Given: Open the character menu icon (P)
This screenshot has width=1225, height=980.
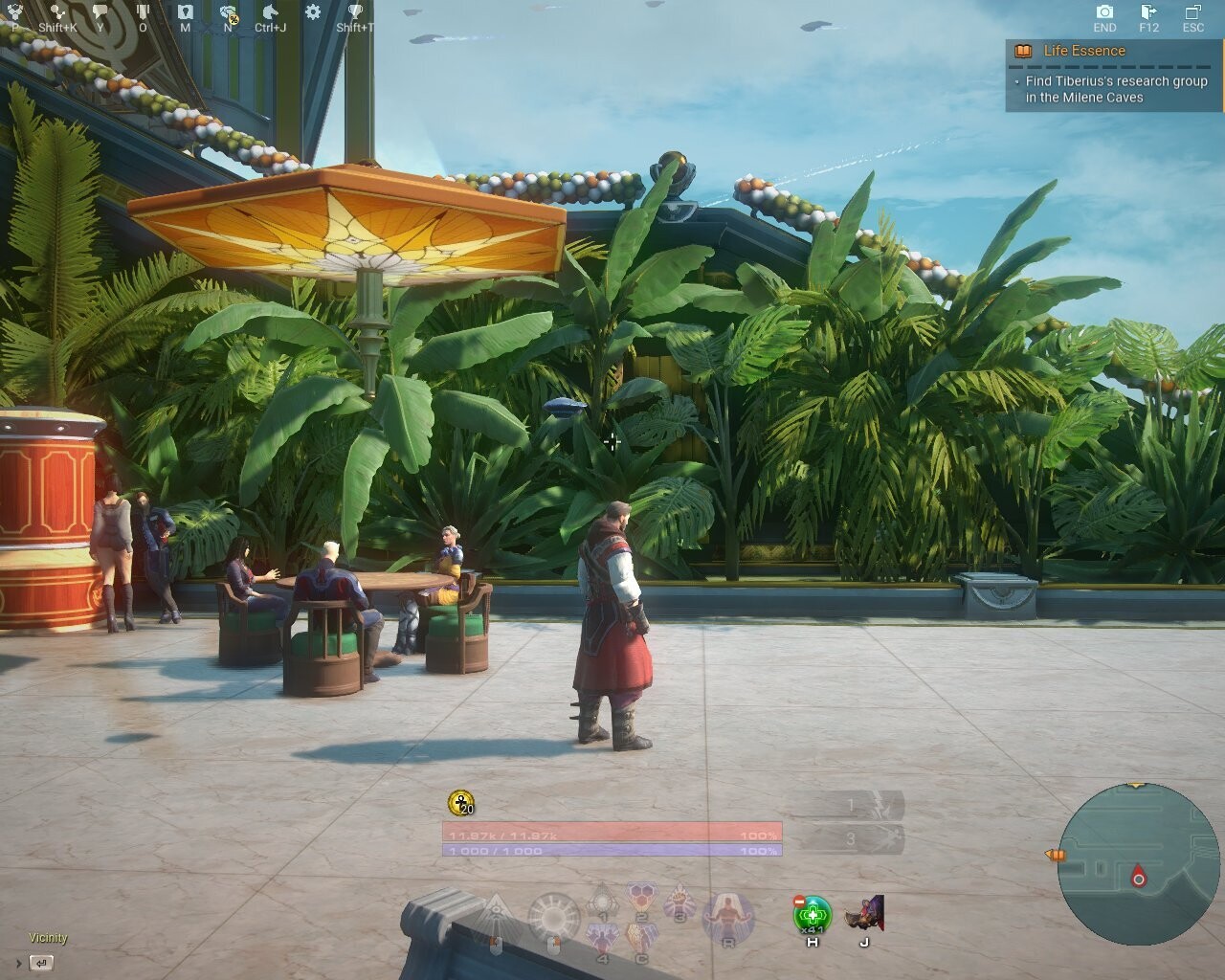Looking at the screenshot, I should point(13,10).
